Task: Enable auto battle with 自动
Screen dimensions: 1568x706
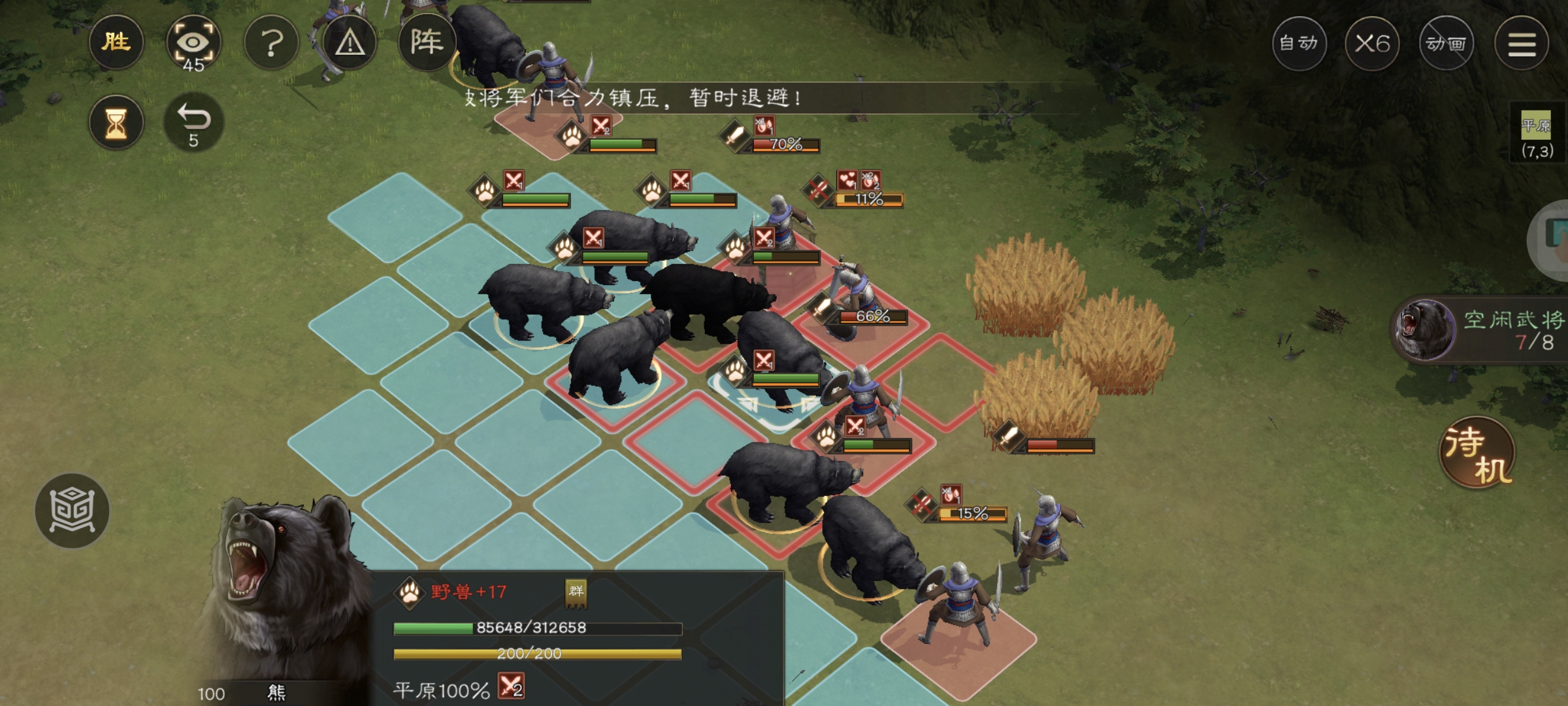Action: click(1299, 44)
